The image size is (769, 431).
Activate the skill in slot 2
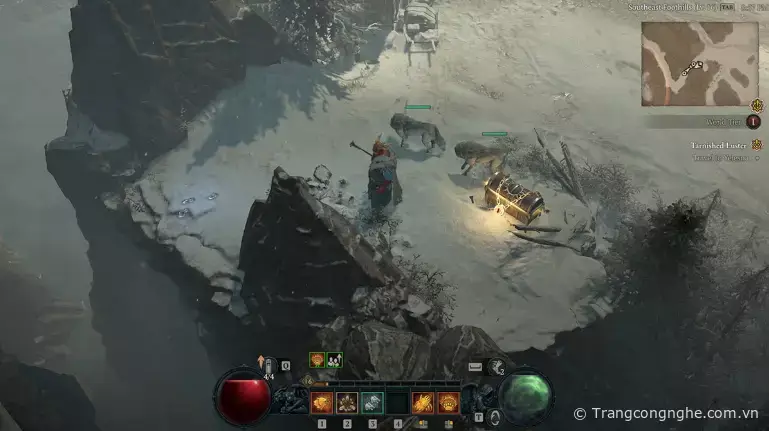347,403
